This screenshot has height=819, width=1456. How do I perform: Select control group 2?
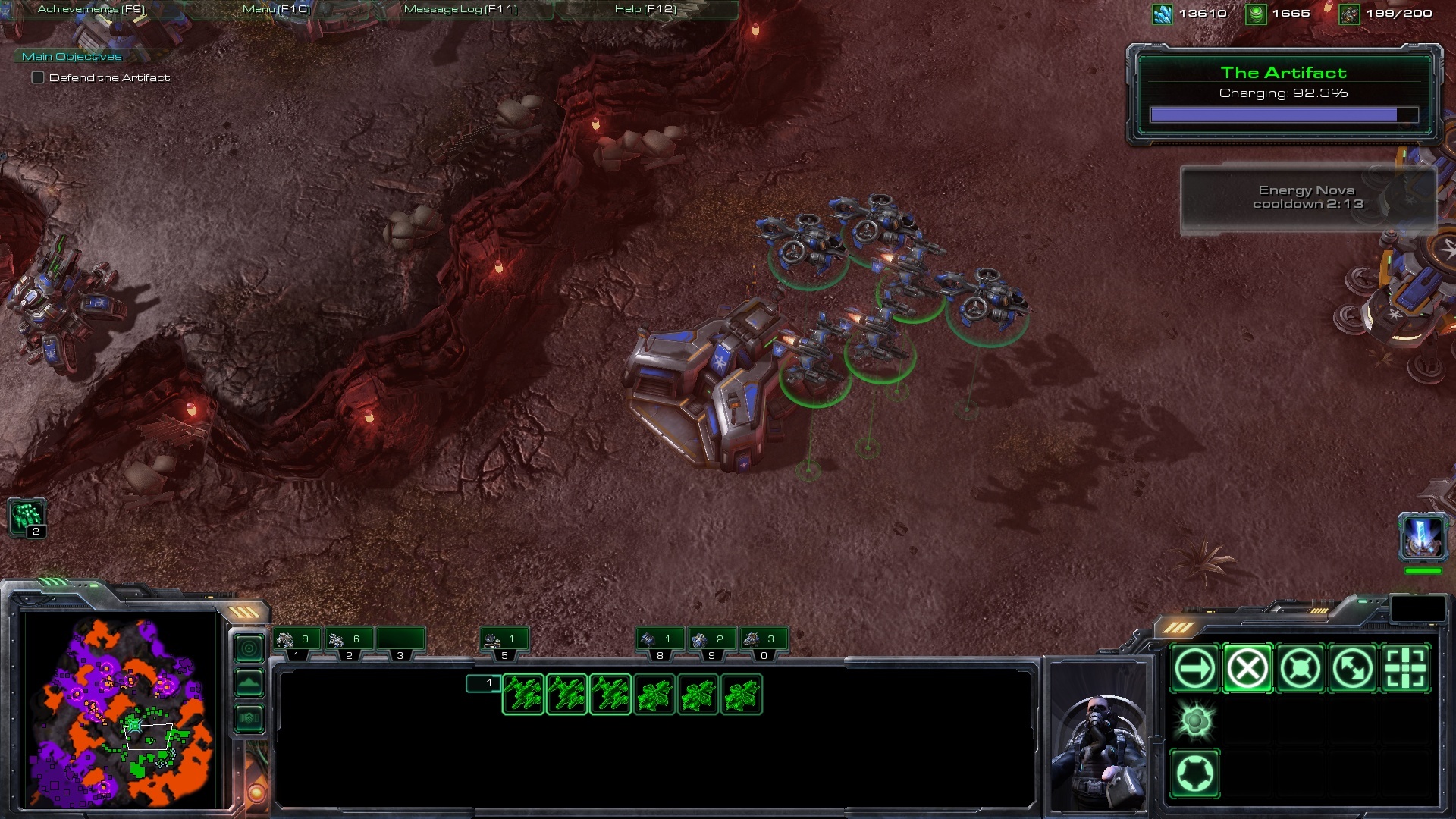(348, 642)
